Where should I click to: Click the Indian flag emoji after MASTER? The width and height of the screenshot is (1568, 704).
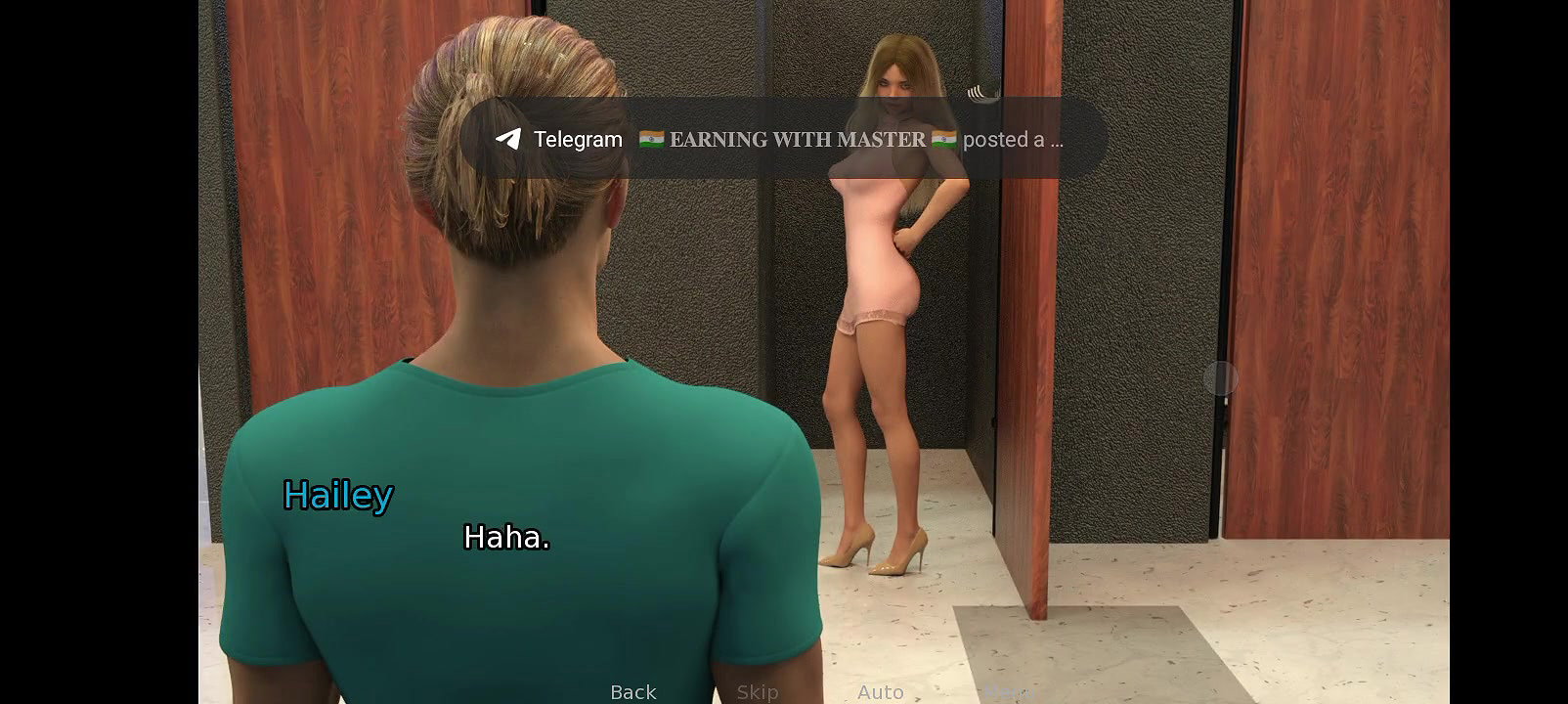click(x=941, y=139)
